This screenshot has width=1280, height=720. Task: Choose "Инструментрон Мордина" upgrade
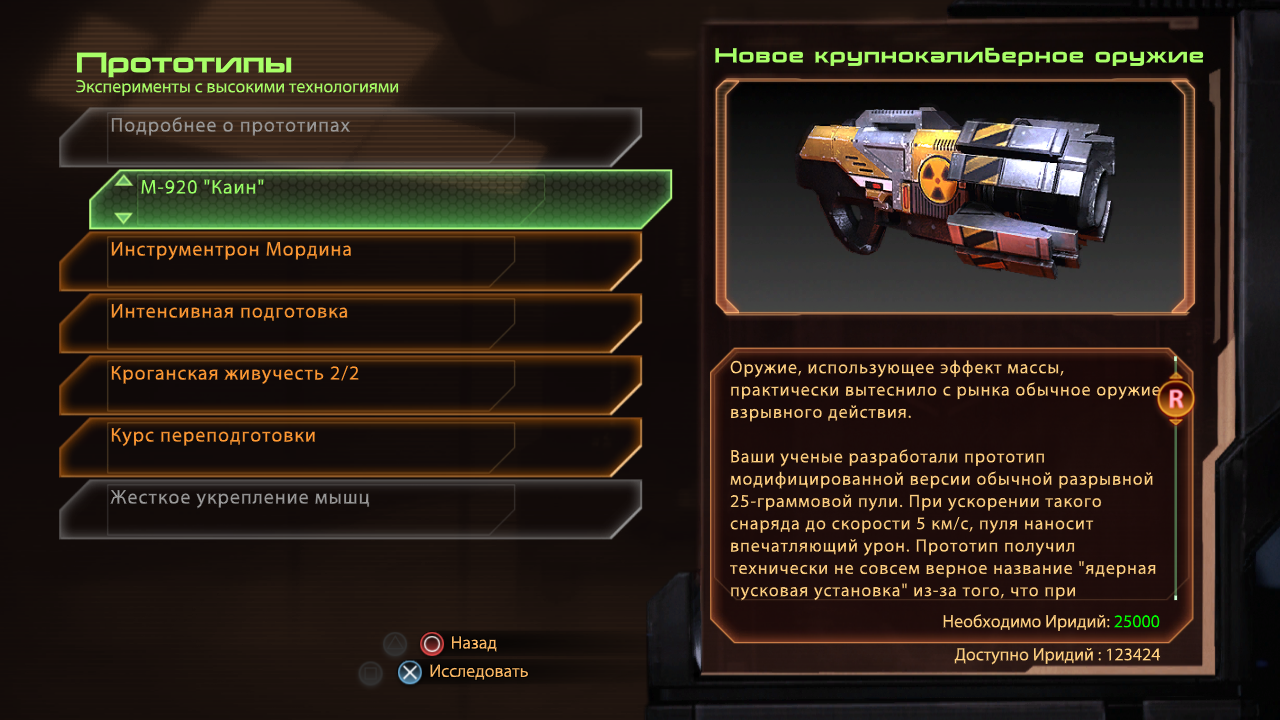pyautogui.click(x=350, y=259)
